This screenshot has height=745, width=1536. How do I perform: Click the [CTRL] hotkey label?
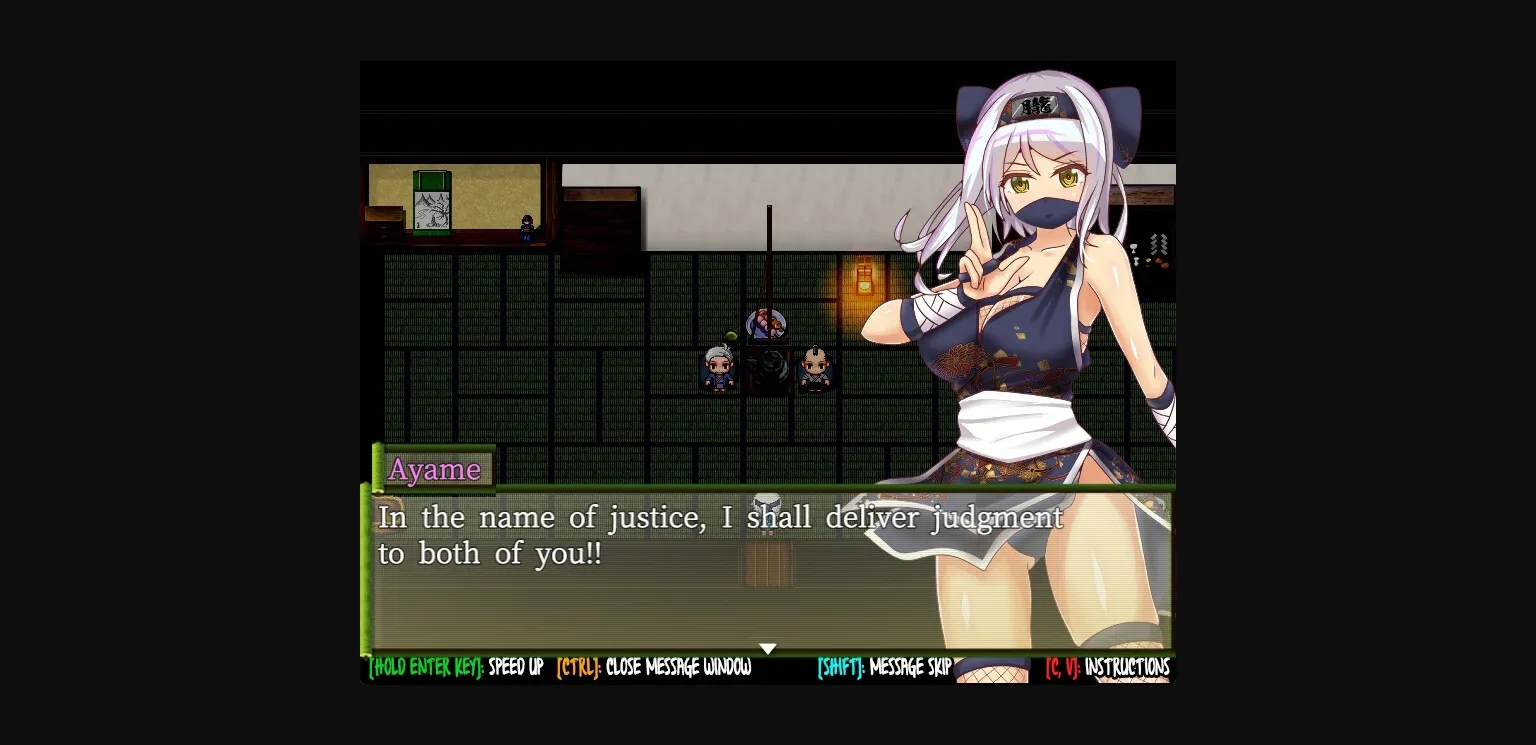(x=579, y=668)
